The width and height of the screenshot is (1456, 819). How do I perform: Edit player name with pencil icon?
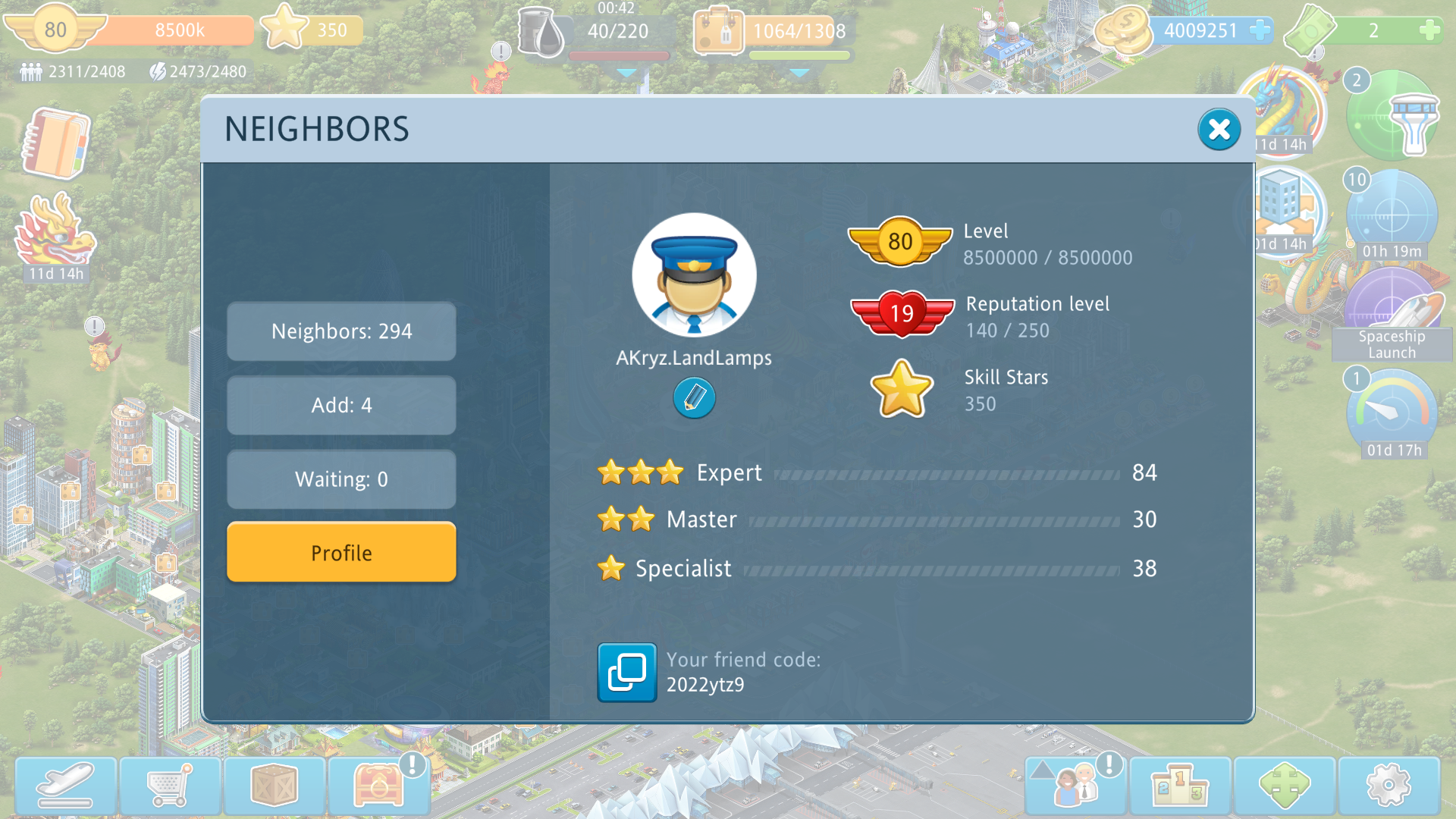click(694, 397)
